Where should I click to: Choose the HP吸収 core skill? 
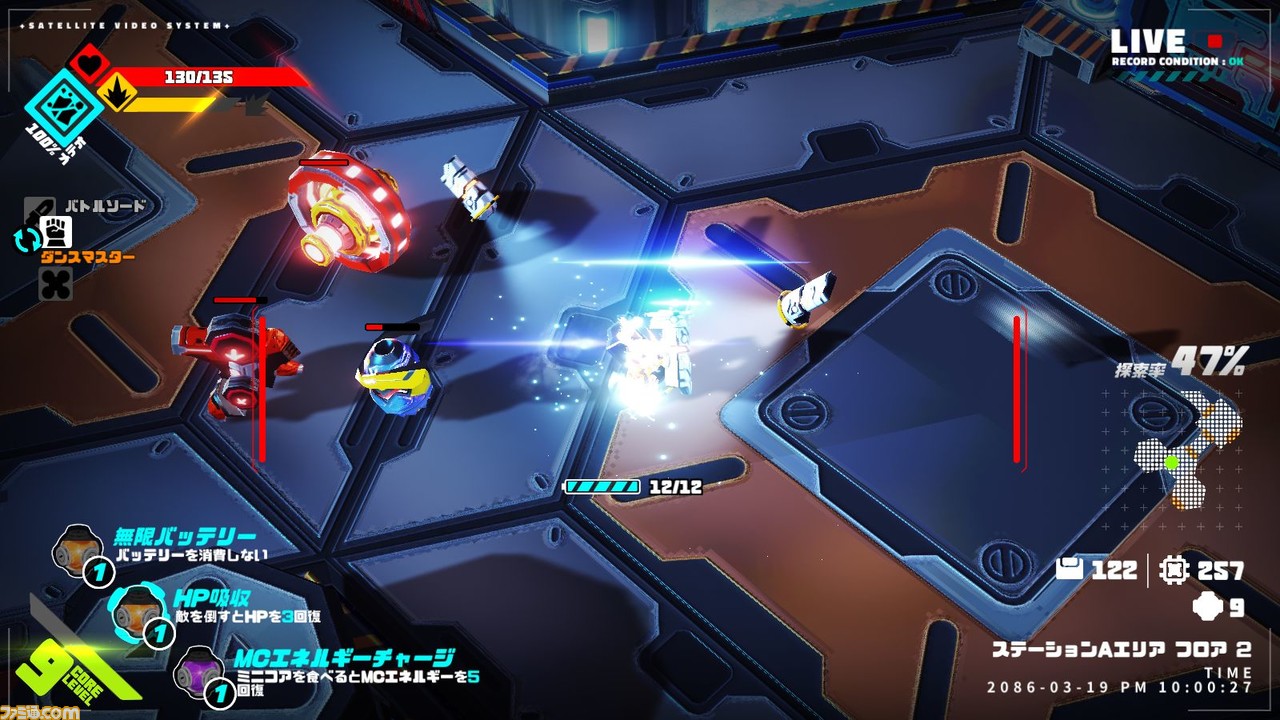point(135,609)
